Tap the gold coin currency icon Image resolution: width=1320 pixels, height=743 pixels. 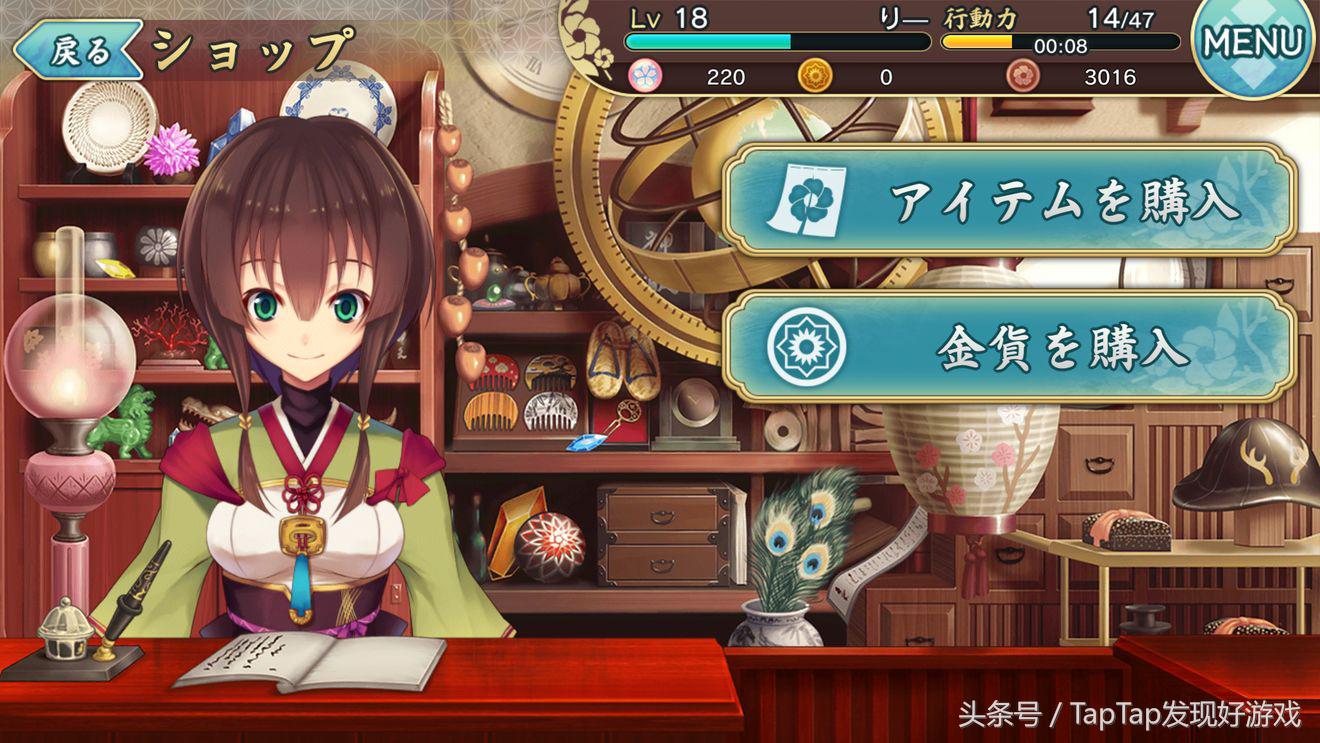point(814,76)
